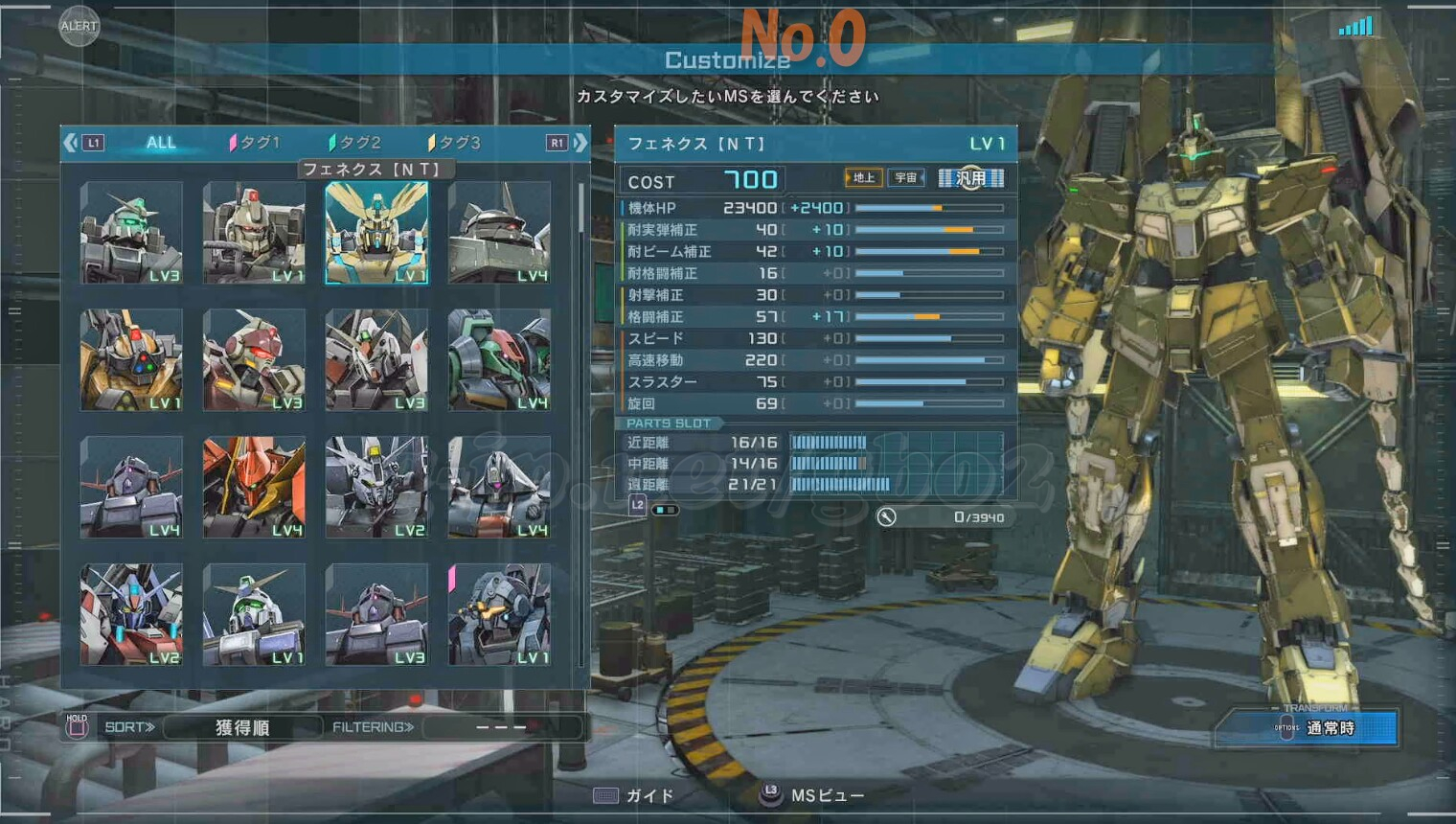Screen dimensions: 1456x824
Task: Choose the orange-red mobile suit LV4 thumbnail
Action: click(254, 487)
